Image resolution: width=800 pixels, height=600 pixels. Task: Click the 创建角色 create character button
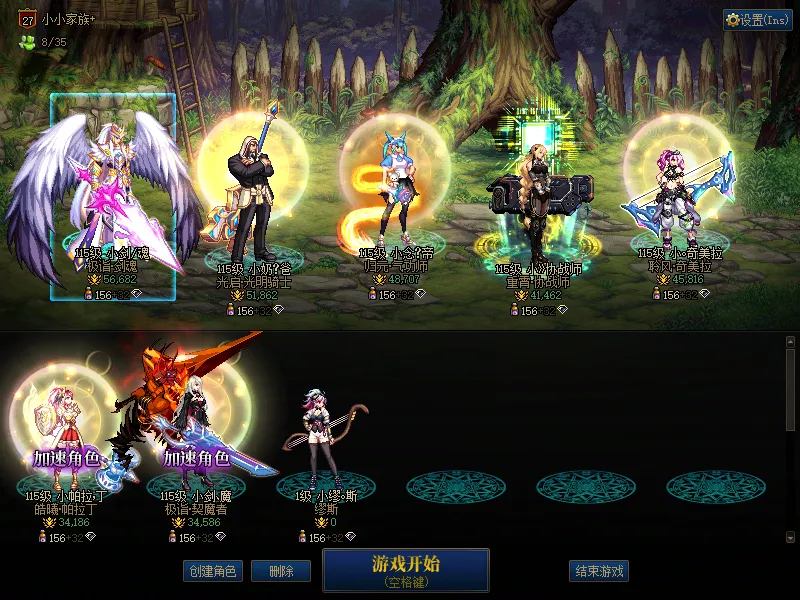[211, 571]
